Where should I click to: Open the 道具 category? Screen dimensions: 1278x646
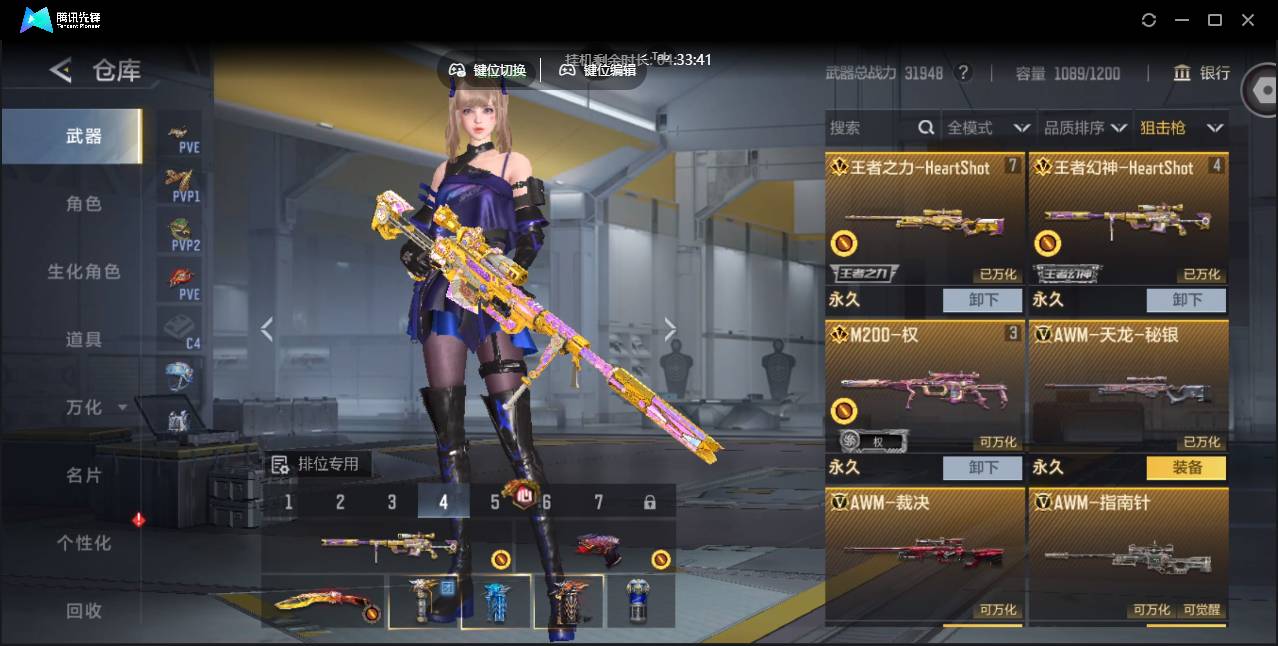[84, 340]
